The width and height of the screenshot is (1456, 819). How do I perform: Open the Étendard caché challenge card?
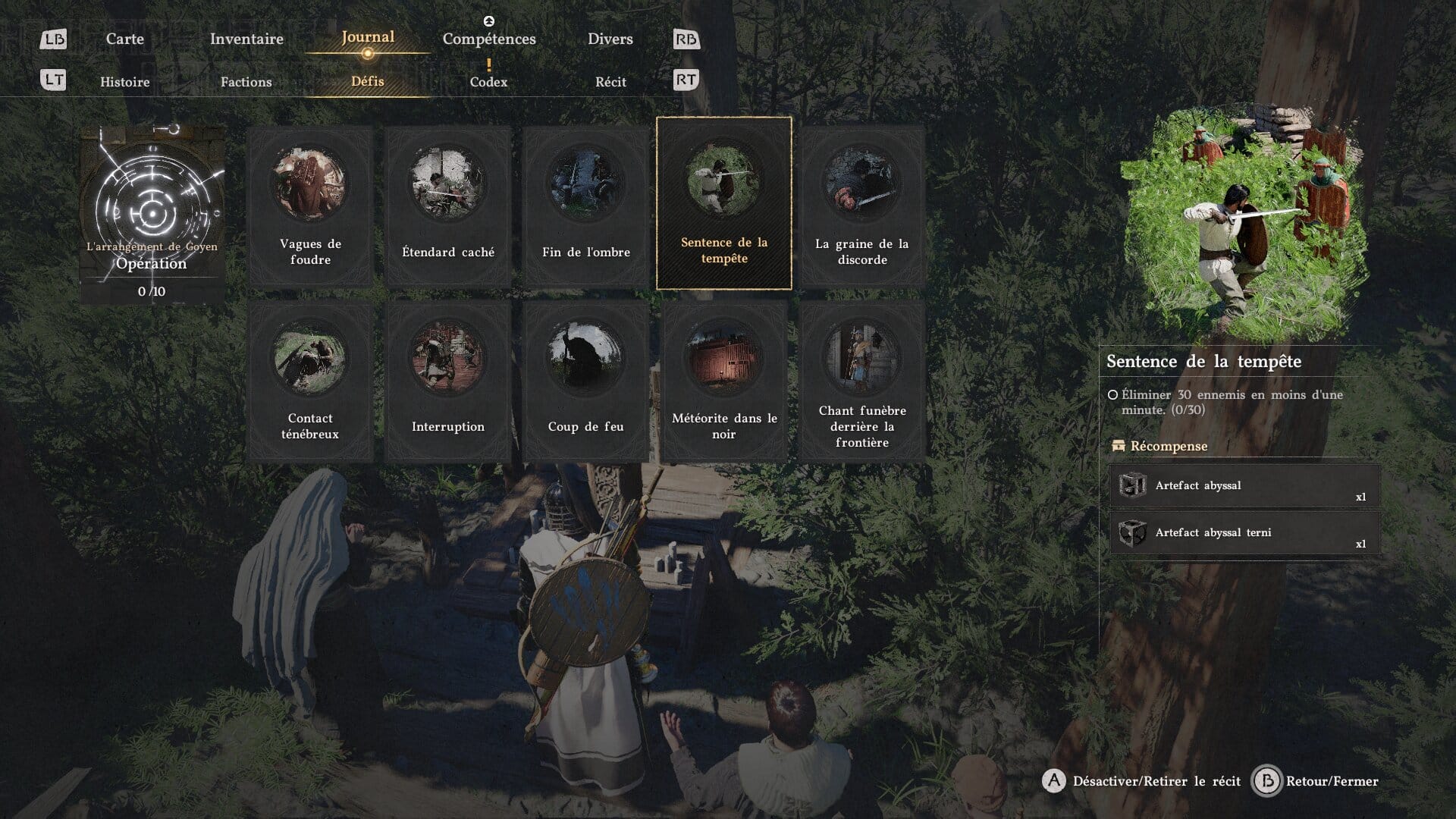click(448, 206)
